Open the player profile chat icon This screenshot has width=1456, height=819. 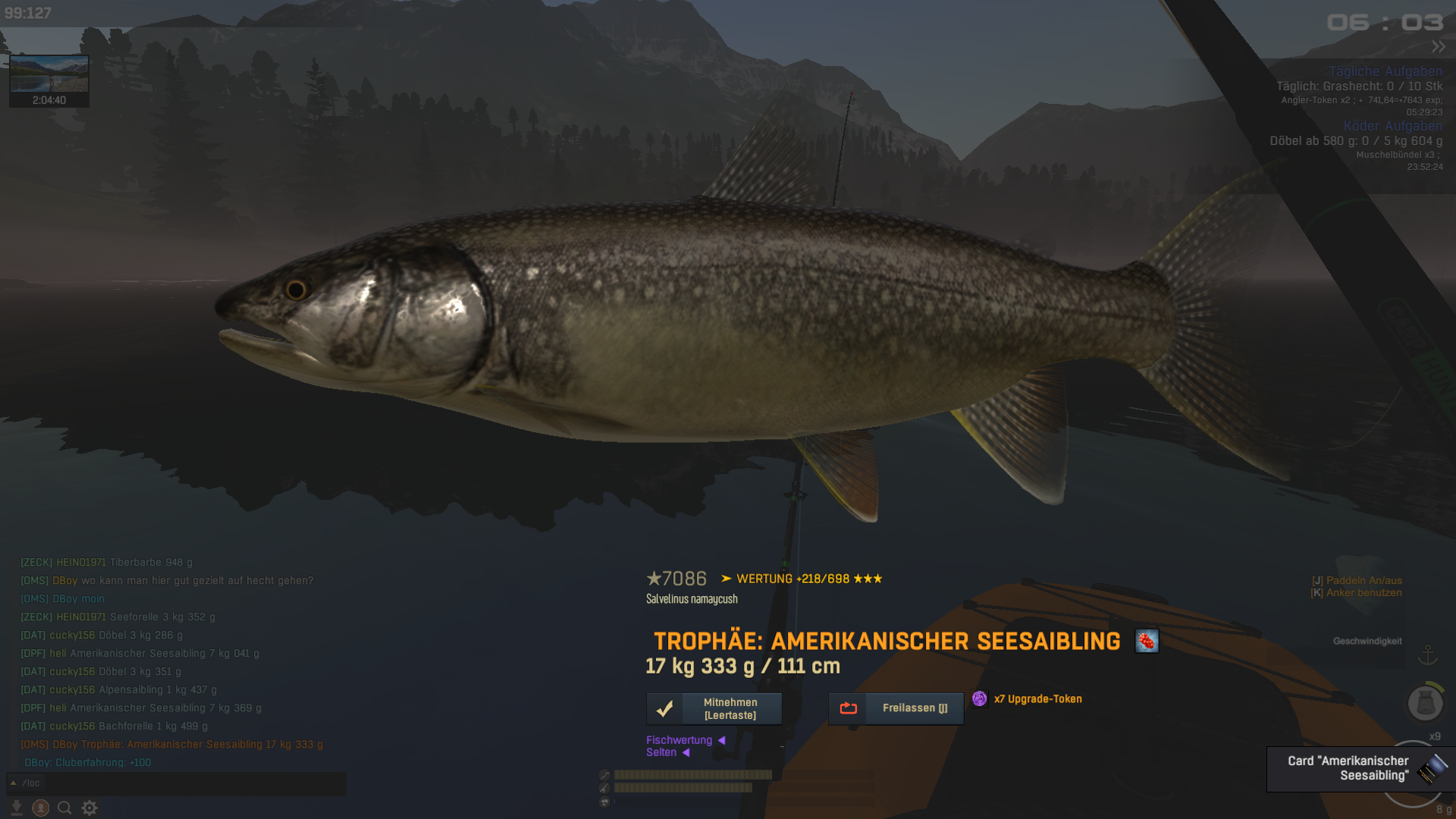pyautogui.click(x=41, y=808)
